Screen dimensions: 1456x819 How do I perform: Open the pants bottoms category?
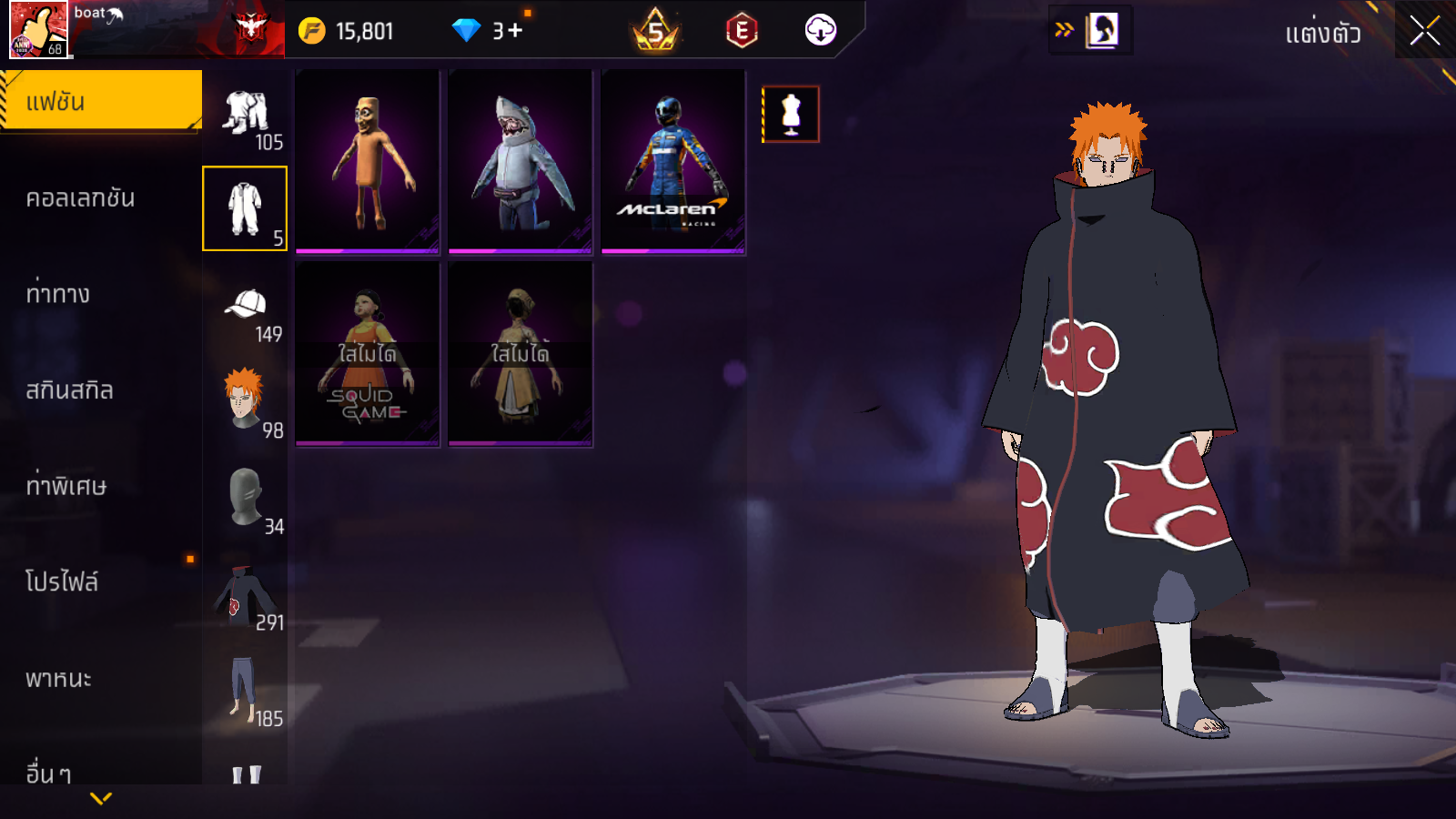(246, 691)
